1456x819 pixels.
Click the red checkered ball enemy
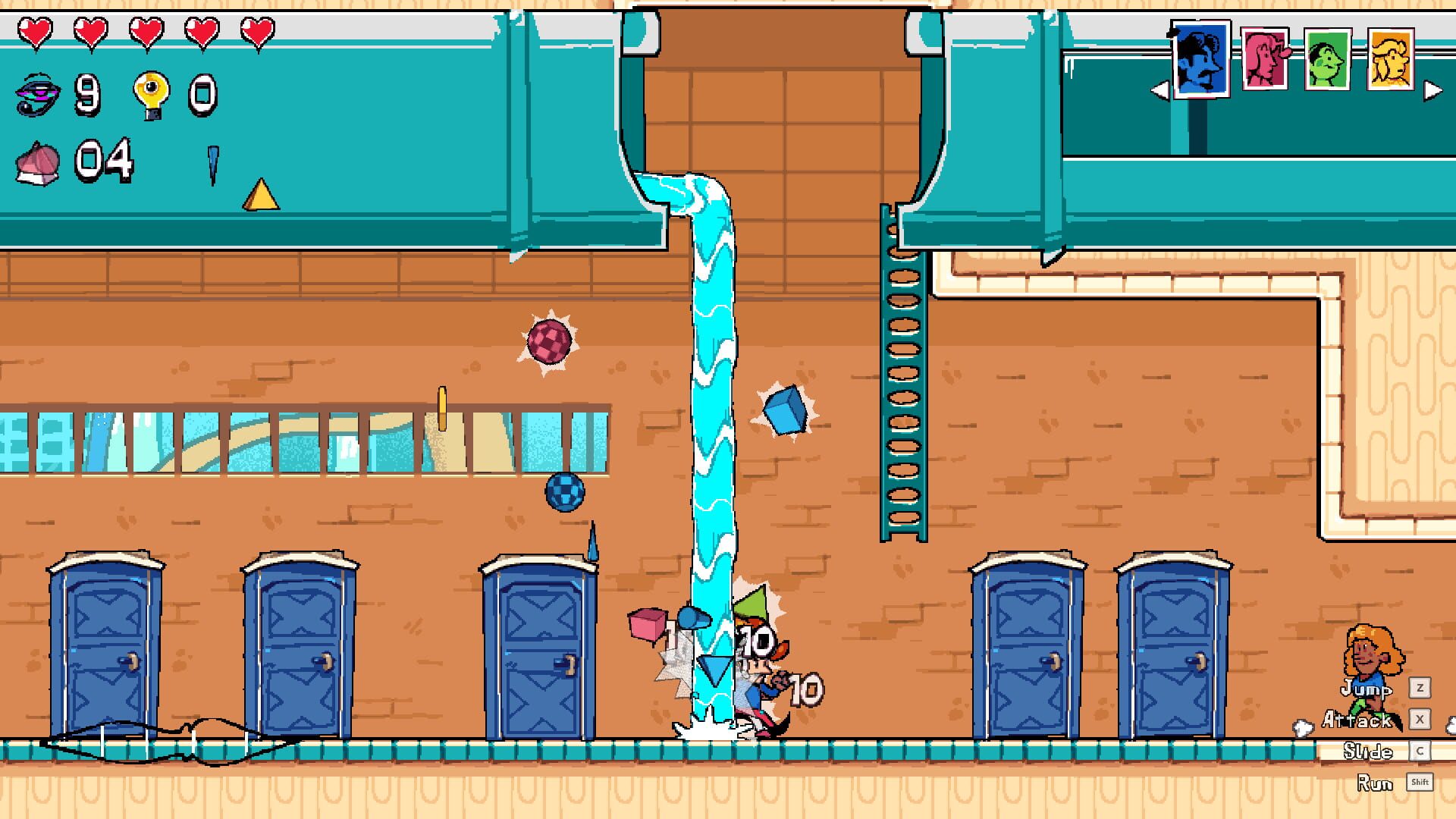point(549,339)
